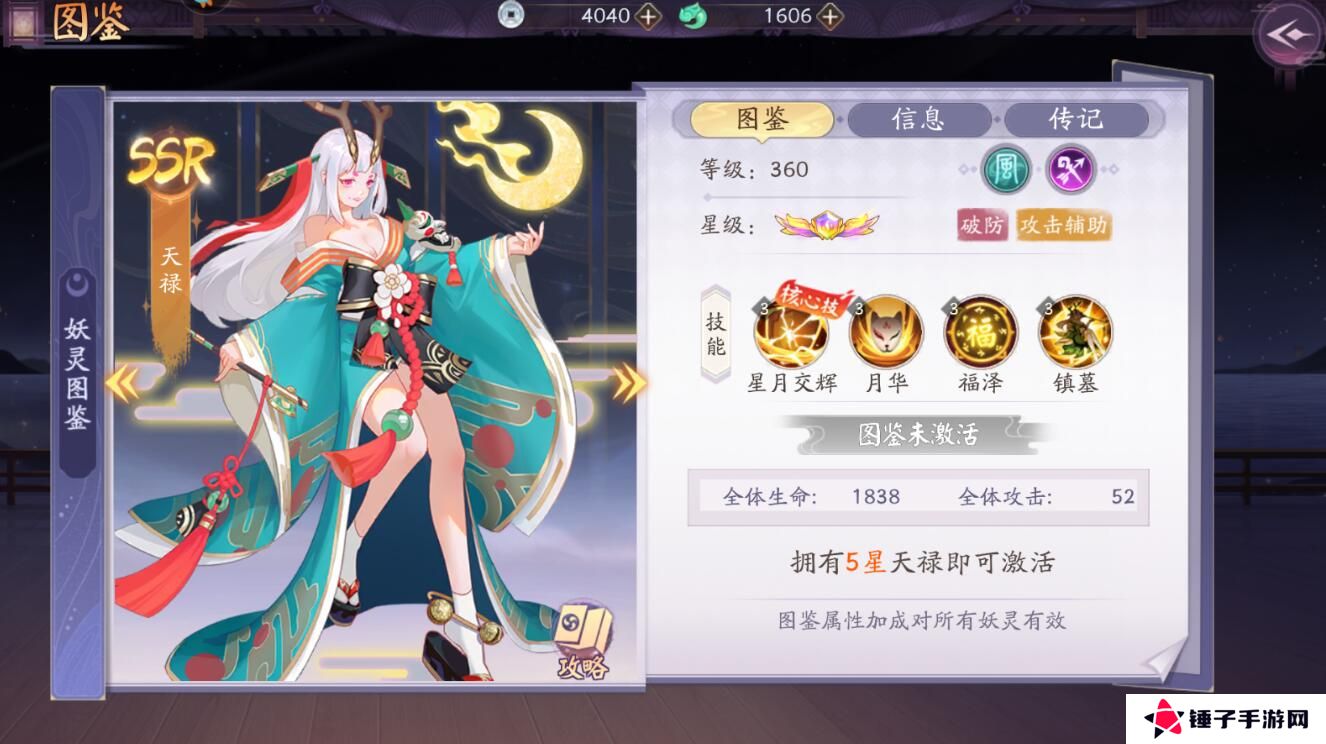Open the 传记 tab
This screenshot has width=1326, height=744.
(1078, 119)
